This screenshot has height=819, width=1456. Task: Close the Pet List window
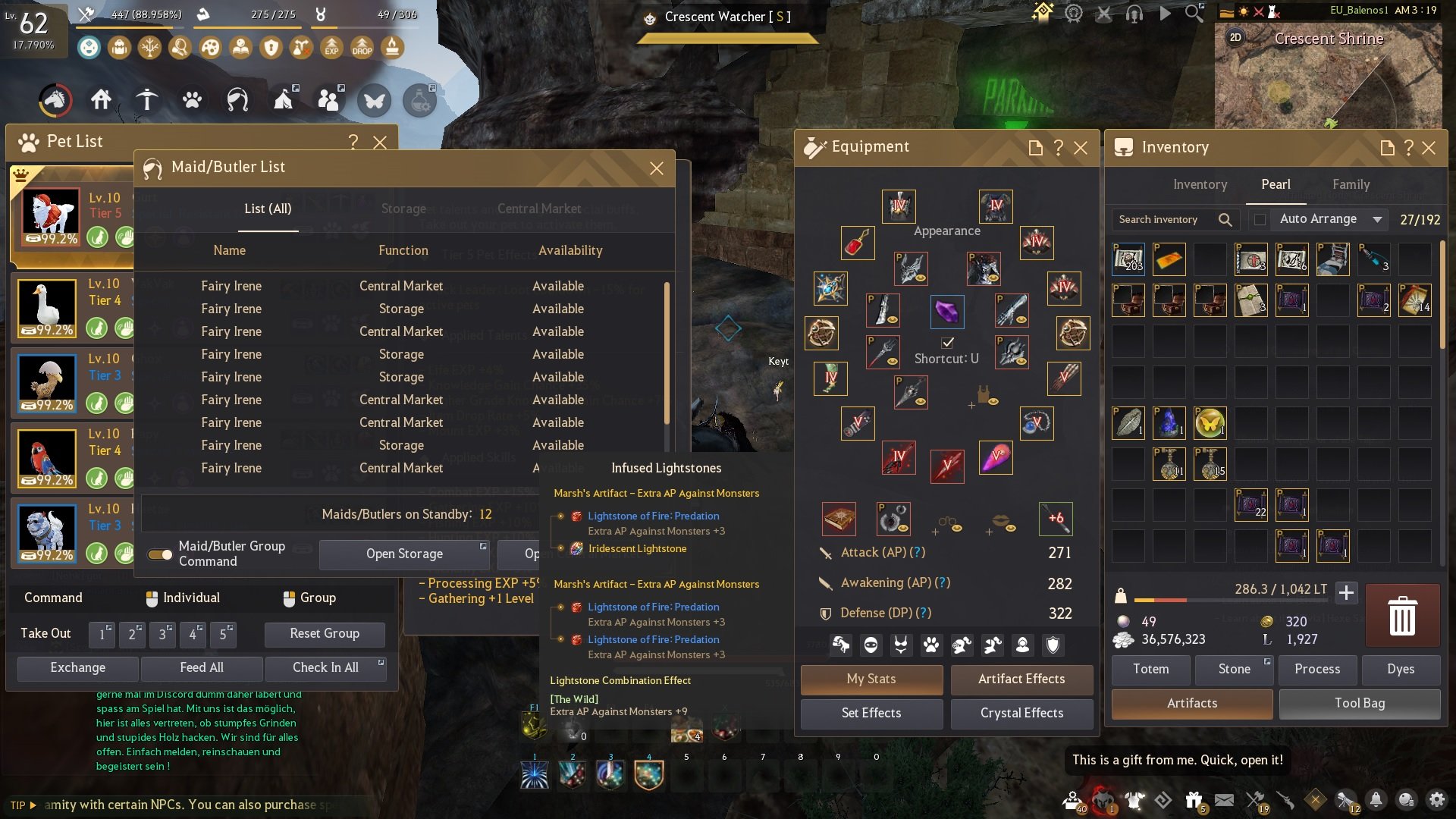(x=380, y=142)
